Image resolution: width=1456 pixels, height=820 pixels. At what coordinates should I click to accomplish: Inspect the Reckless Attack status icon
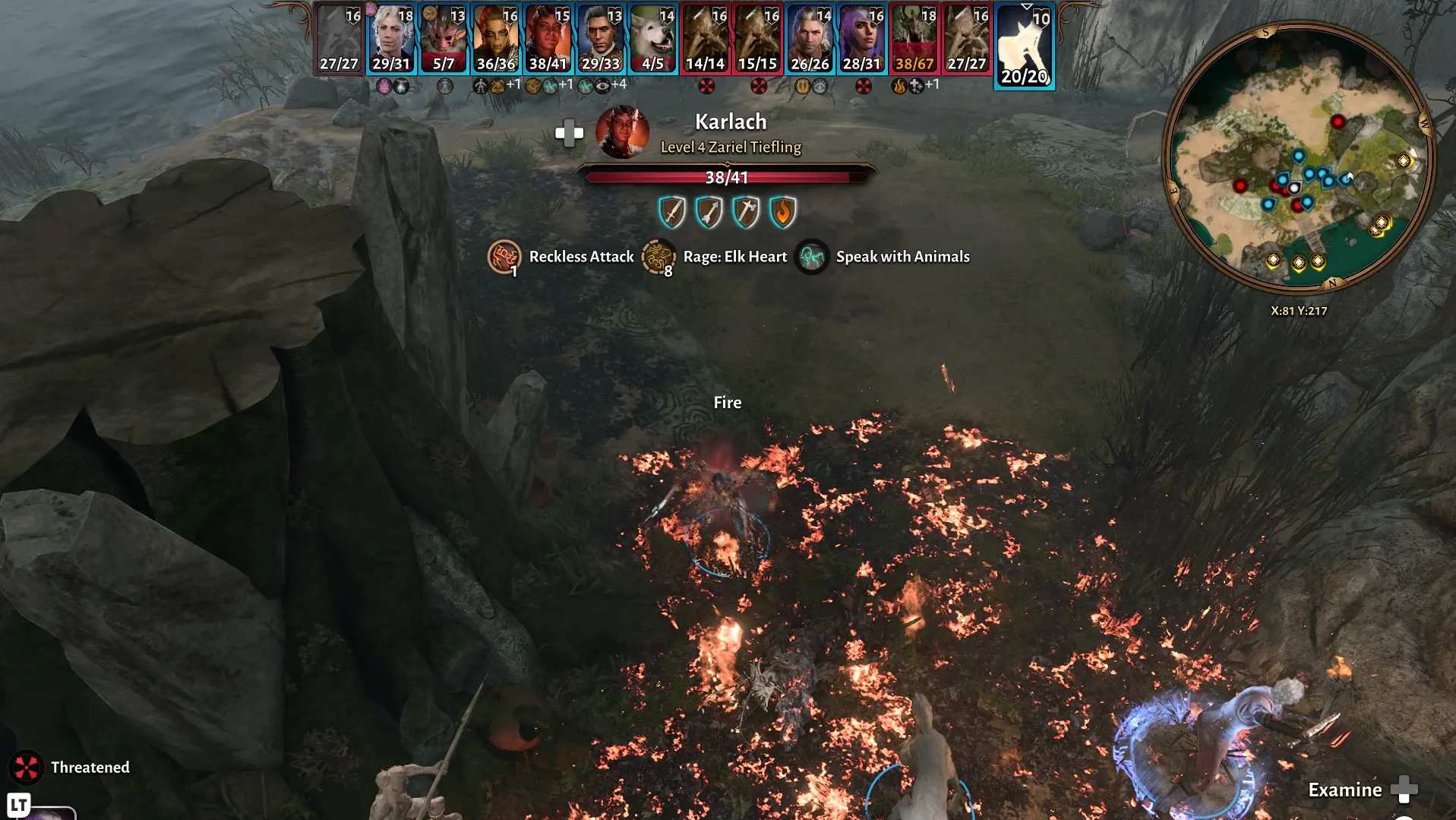coord(504,257)
